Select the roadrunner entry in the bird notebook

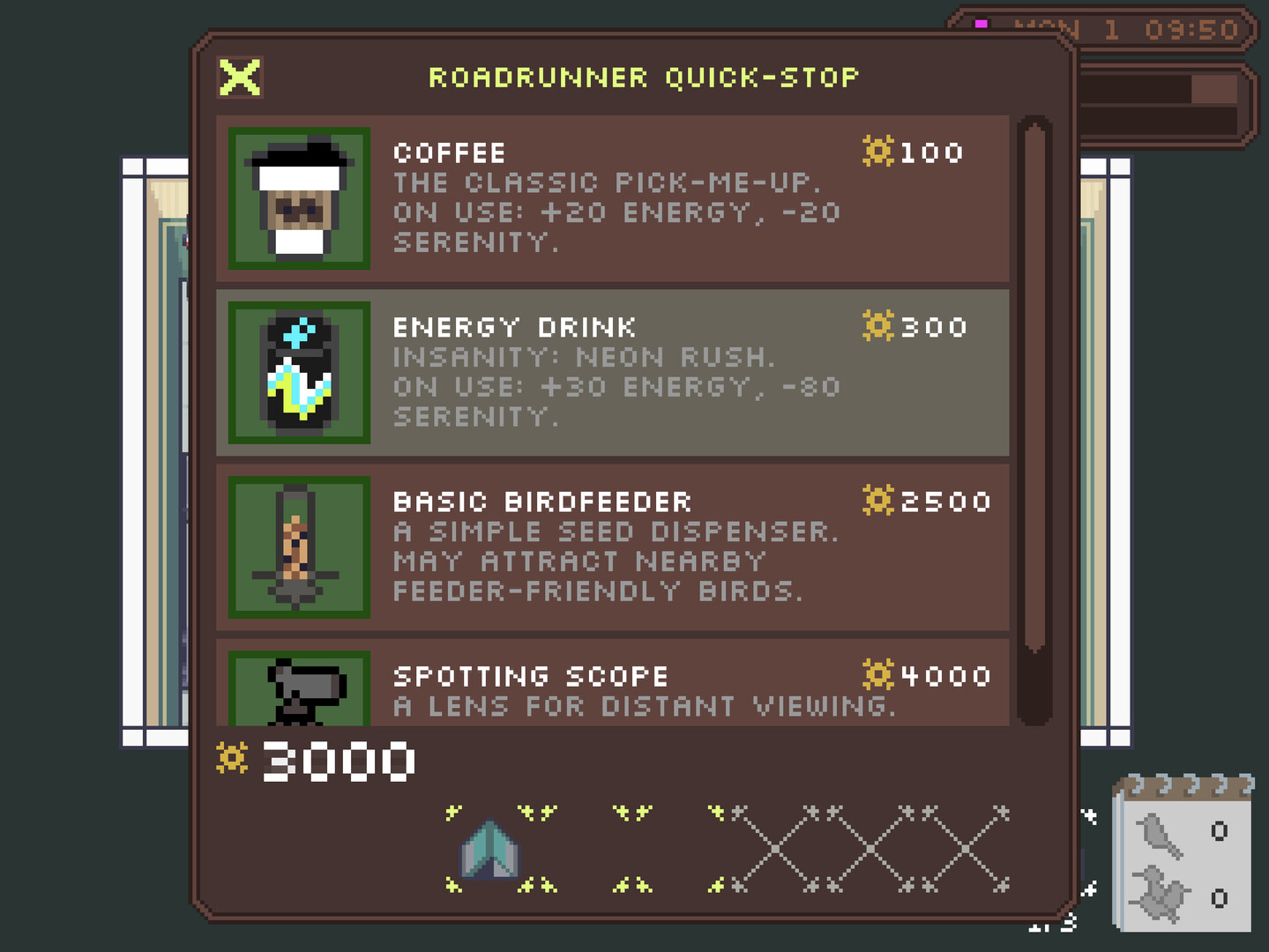pos(1161,895)
